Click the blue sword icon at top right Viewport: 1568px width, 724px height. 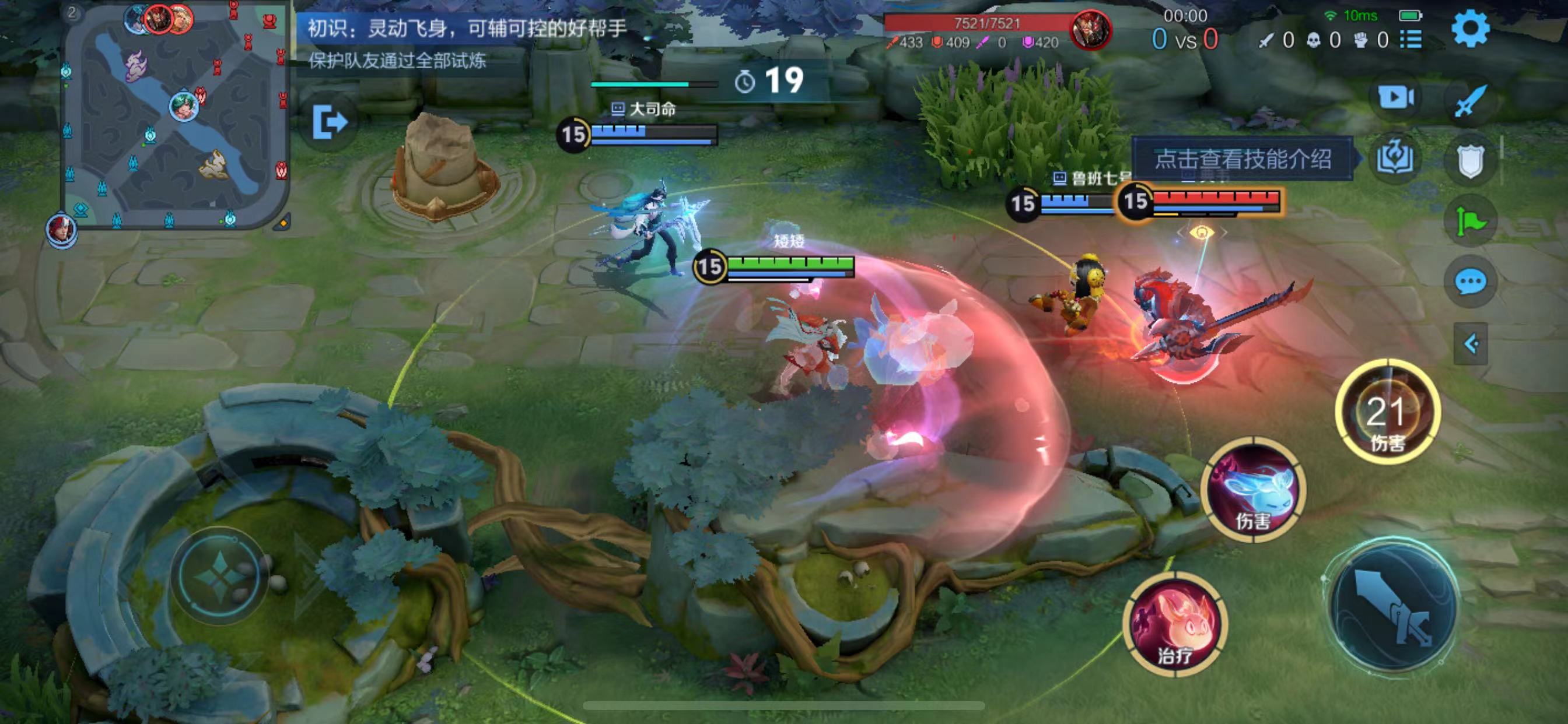(1471, 101)
